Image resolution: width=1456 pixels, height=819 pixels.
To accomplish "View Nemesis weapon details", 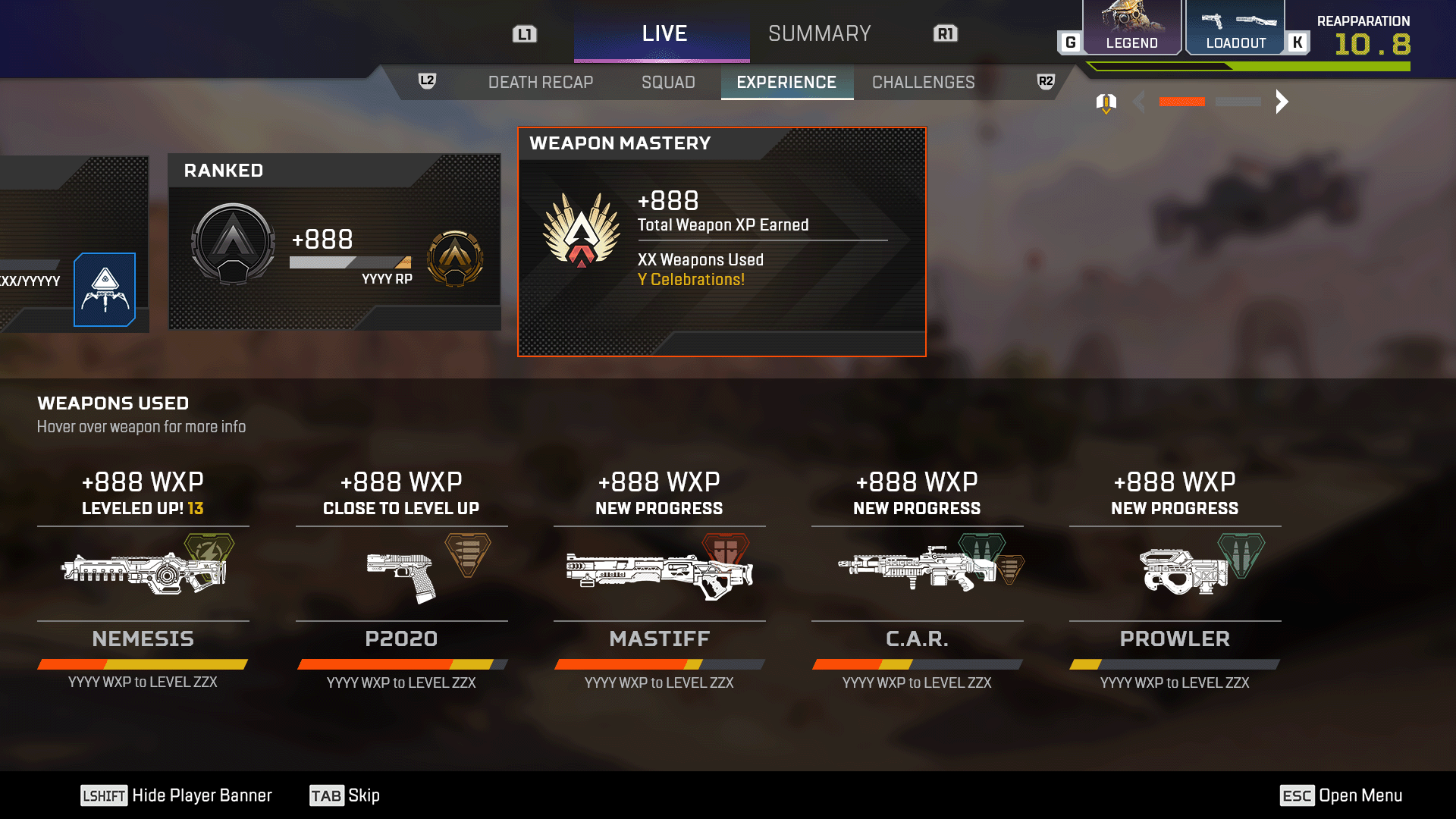I will point(143,573).
